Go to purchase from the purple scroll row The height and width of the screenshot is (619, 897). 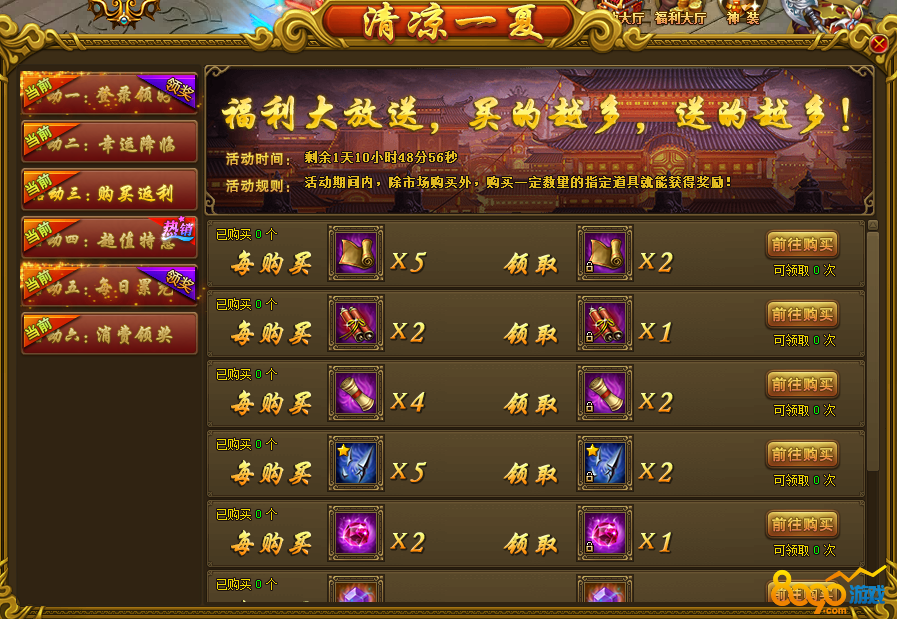[802, 384]
